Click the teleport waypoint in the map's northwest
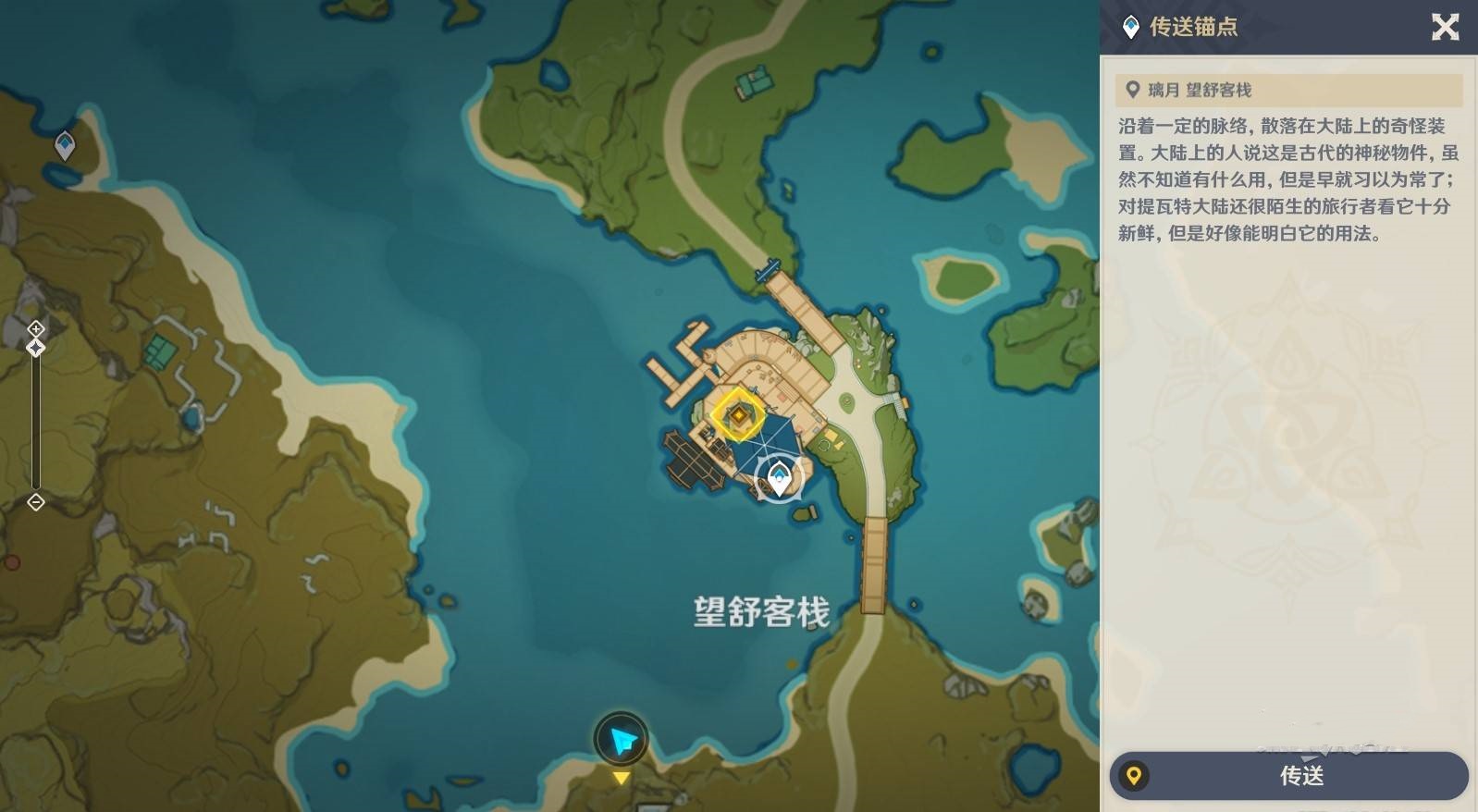Image resolution: width=1478 pixels, height=812 pixels. click(64, 144)
